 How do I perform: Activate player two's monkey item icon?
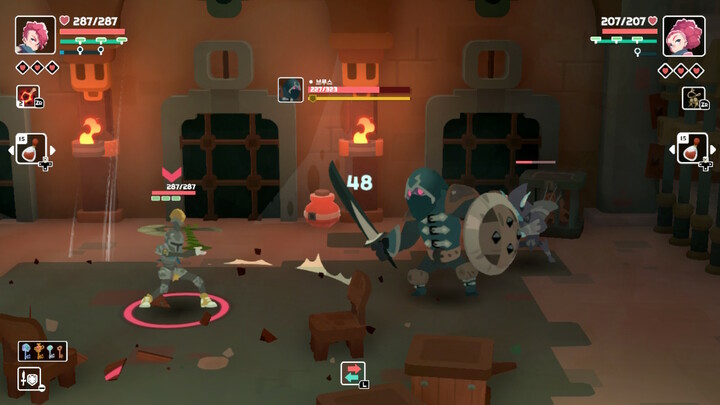pyautogui.click(x=693, y=97)
